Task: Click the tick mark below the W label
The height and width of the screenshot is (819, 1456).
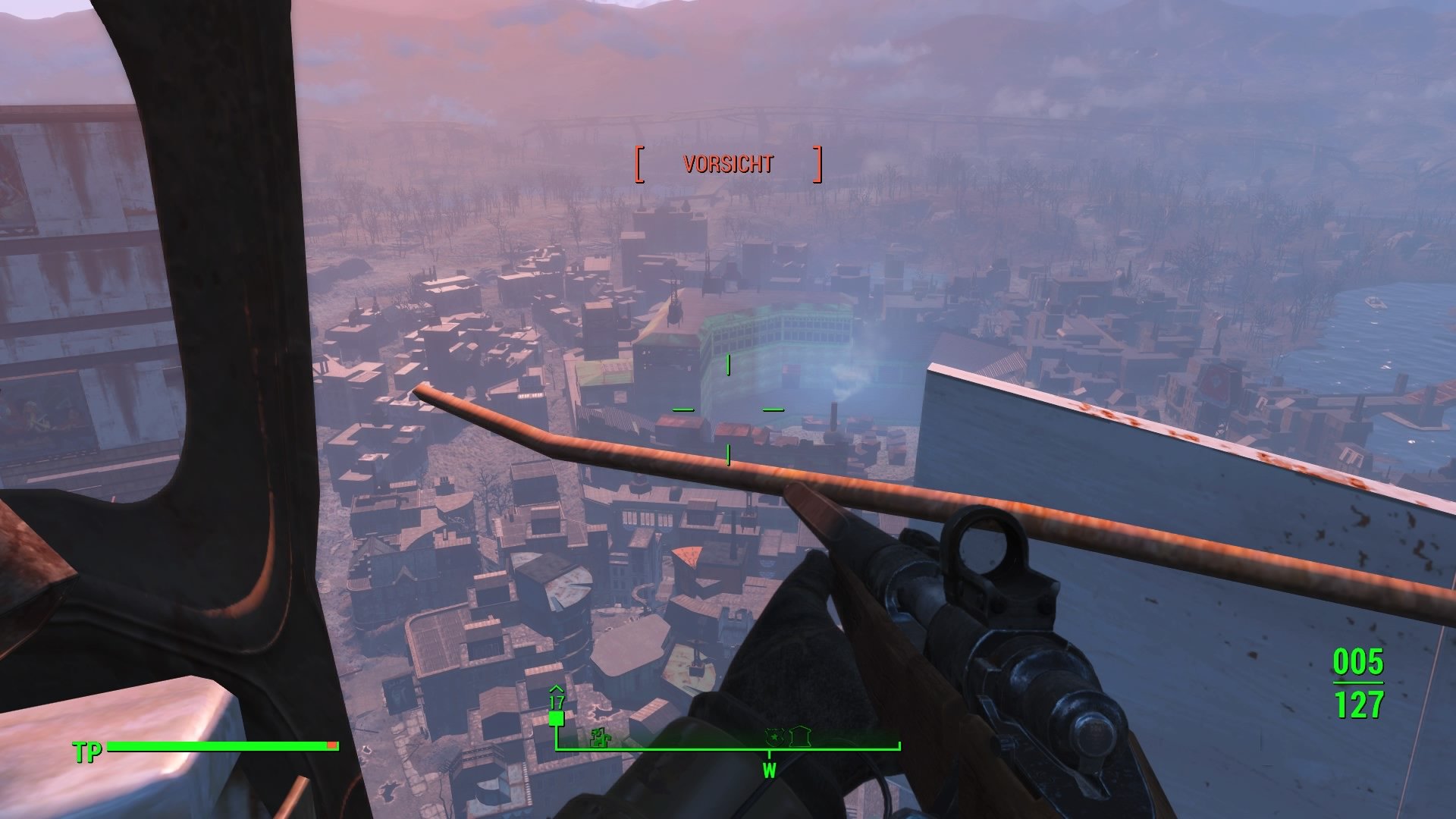Action: coord(768,756)
